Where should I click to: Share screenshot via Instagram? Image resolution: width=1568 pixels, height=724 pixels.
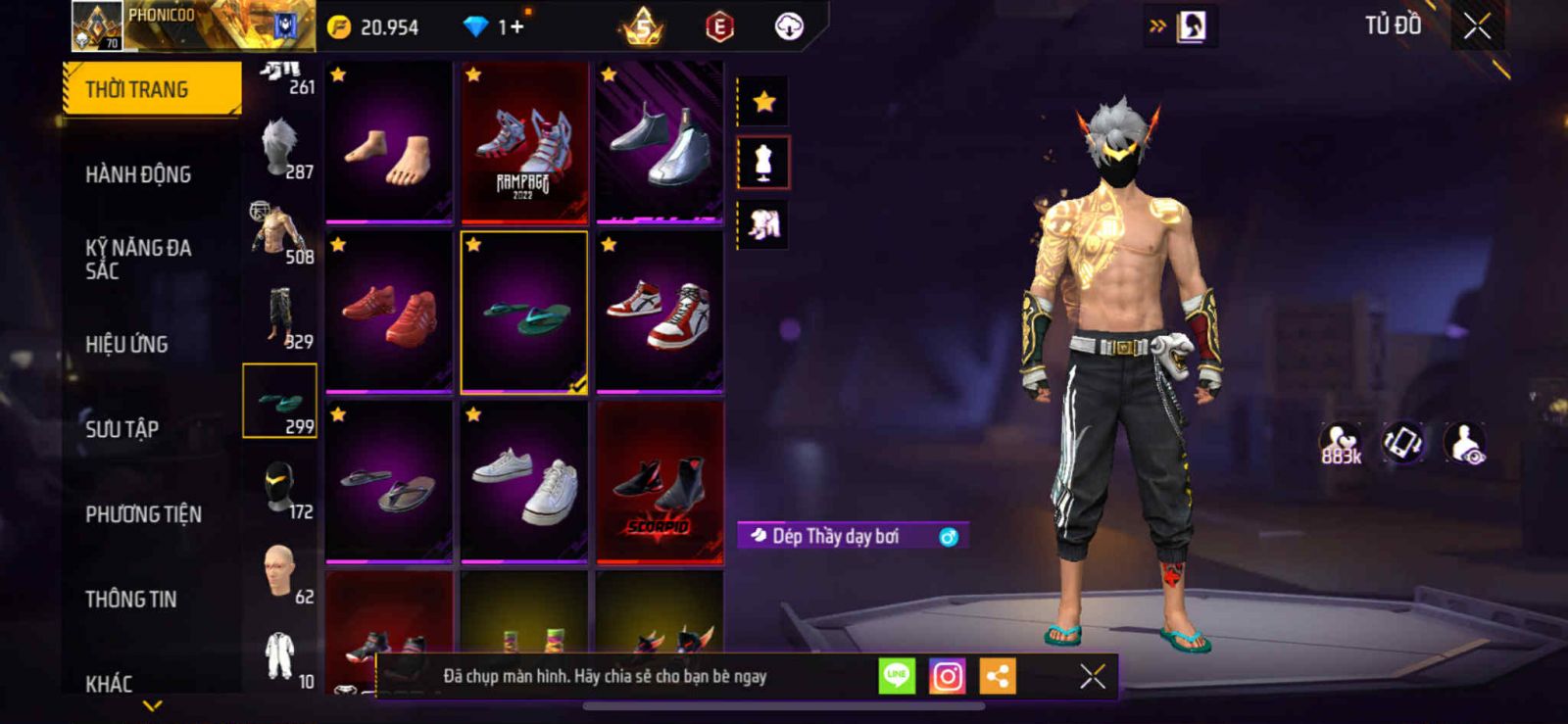coord(947,676)
